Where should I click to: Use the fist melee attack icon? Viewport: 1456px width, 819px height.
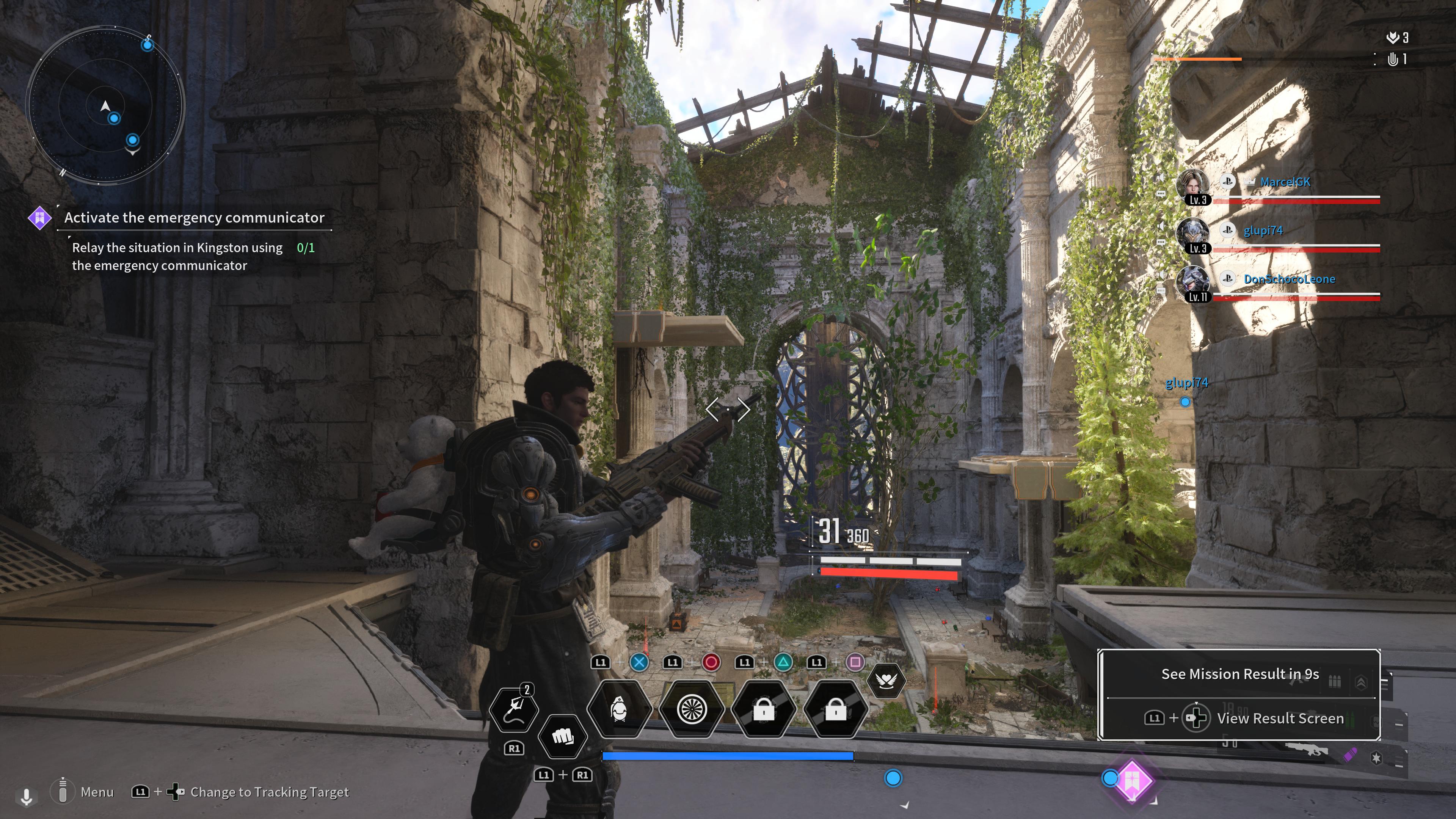click(562, 736)
